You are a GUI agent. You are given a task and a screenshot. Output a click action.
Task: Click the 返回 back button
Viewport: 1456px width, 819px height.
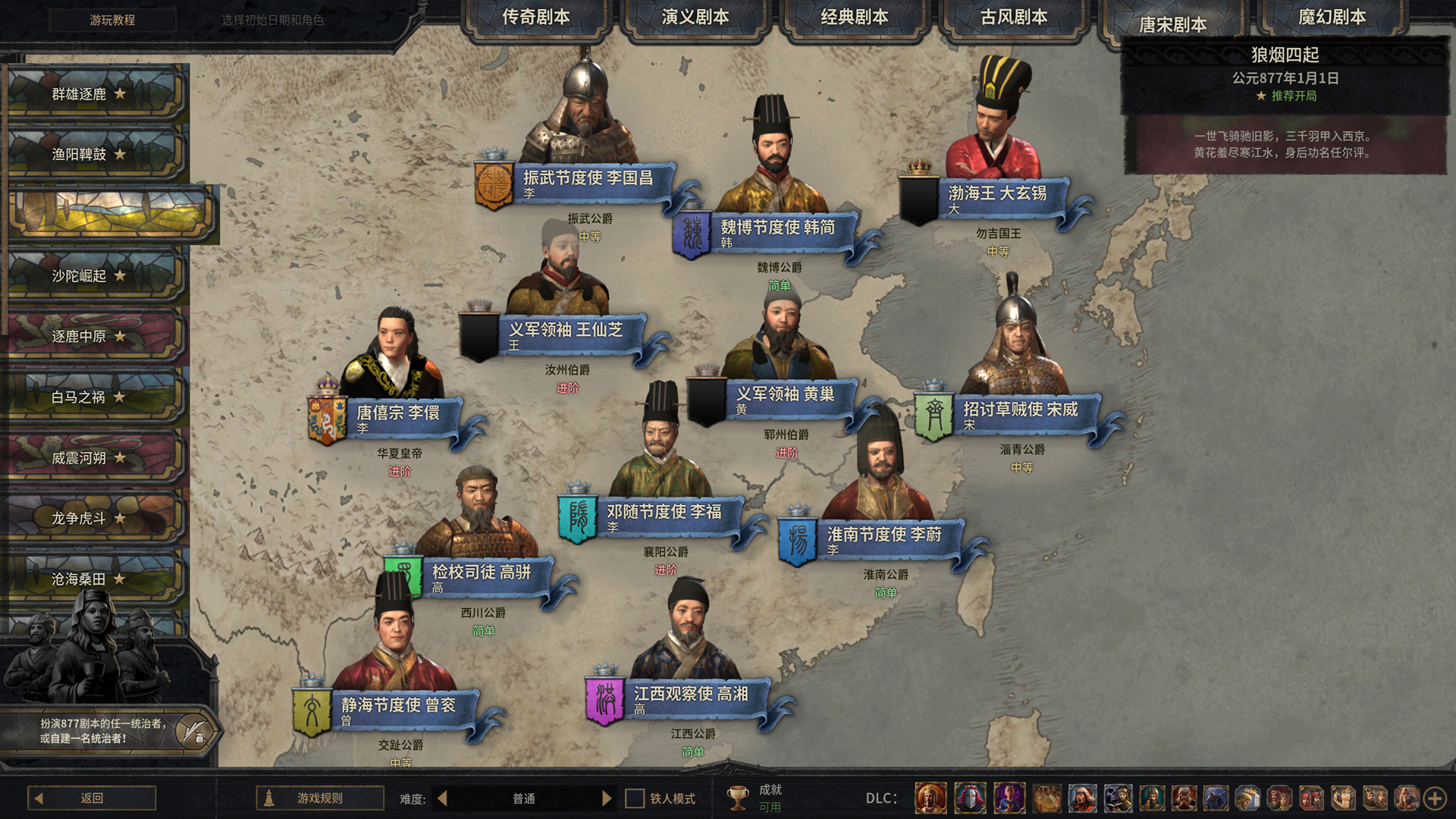point(91,797)
